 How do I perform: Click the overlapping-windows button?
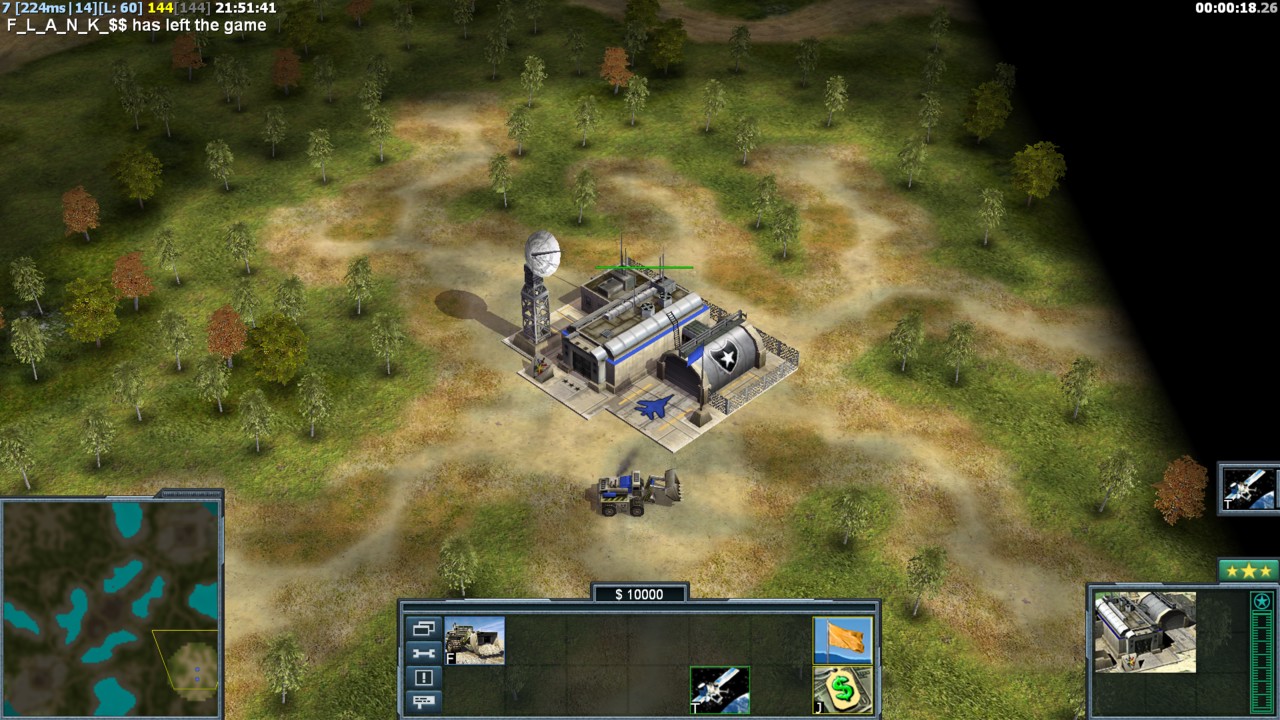pyautogui.click(x=422, y=629)
